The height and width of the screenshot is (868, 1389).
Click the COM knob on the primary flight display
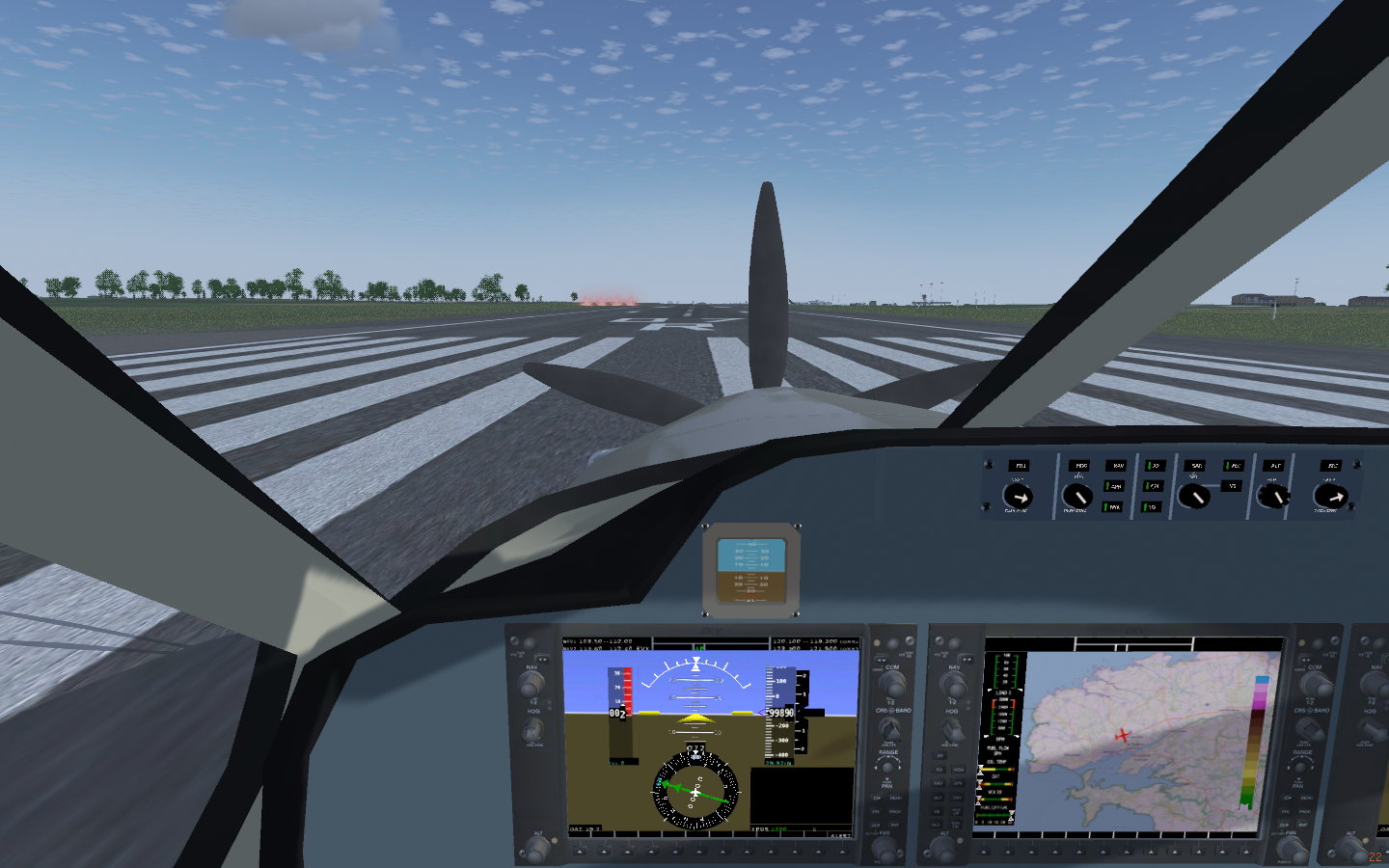(x=892, y=684)
